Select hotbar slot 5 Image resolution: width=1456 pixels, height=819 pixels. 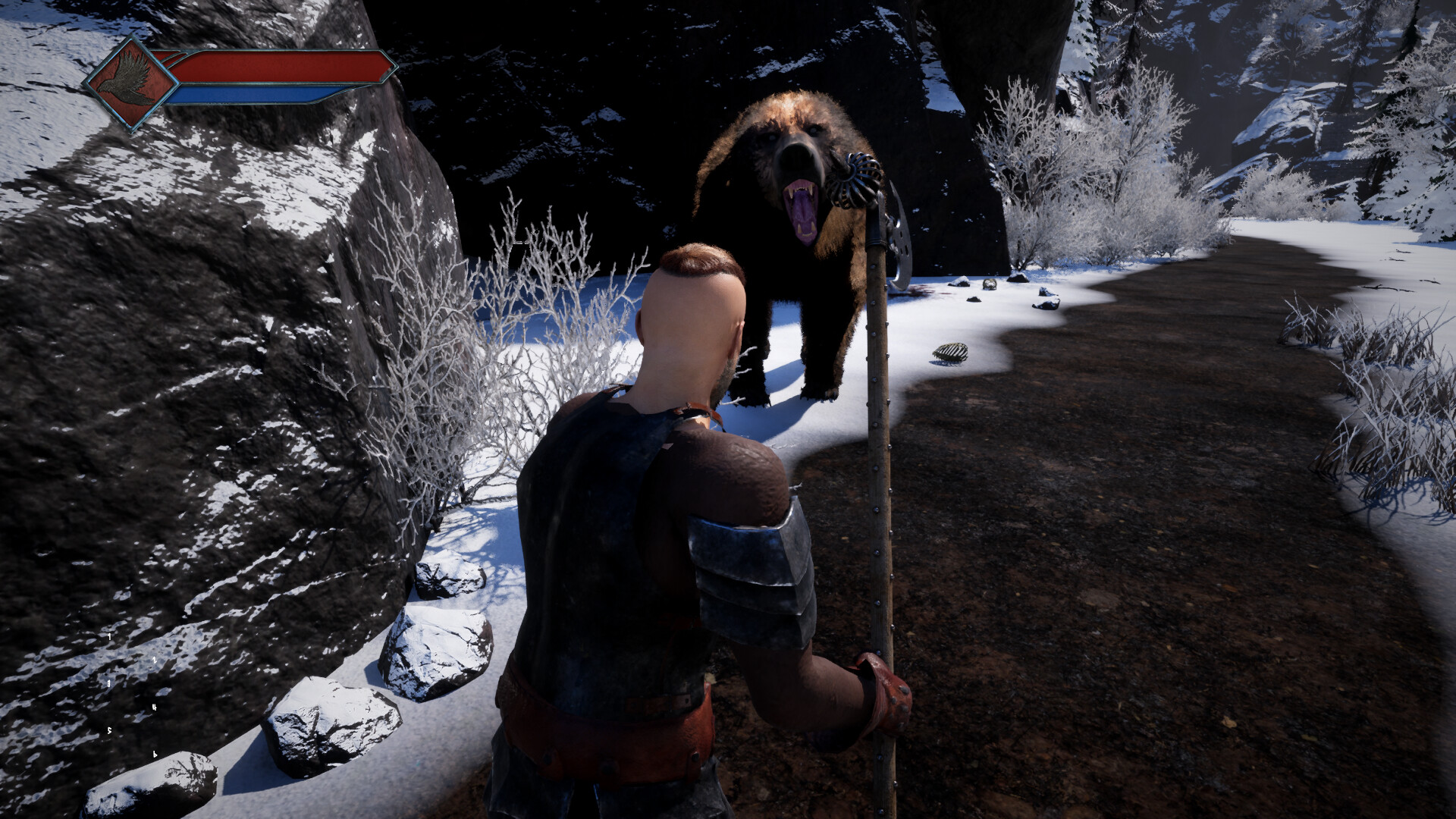[109, 731]
